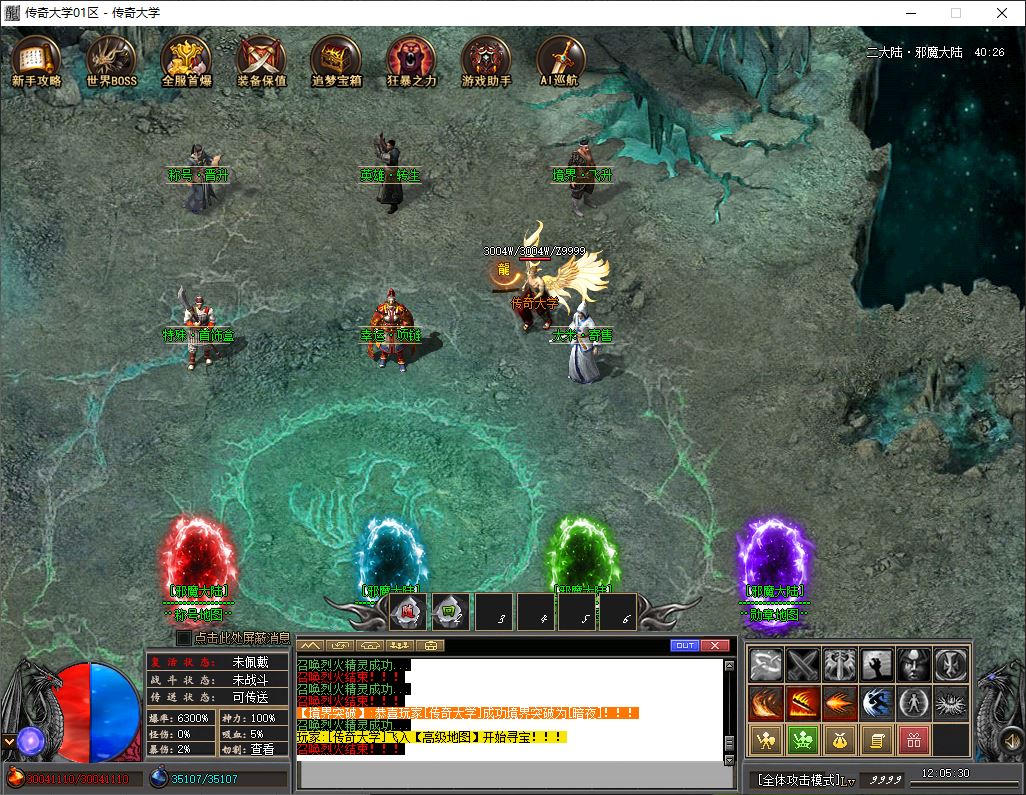Use the 回 stone in hotbar slot 2
This screenshot has height=795, width=1026.
(449, 611)
